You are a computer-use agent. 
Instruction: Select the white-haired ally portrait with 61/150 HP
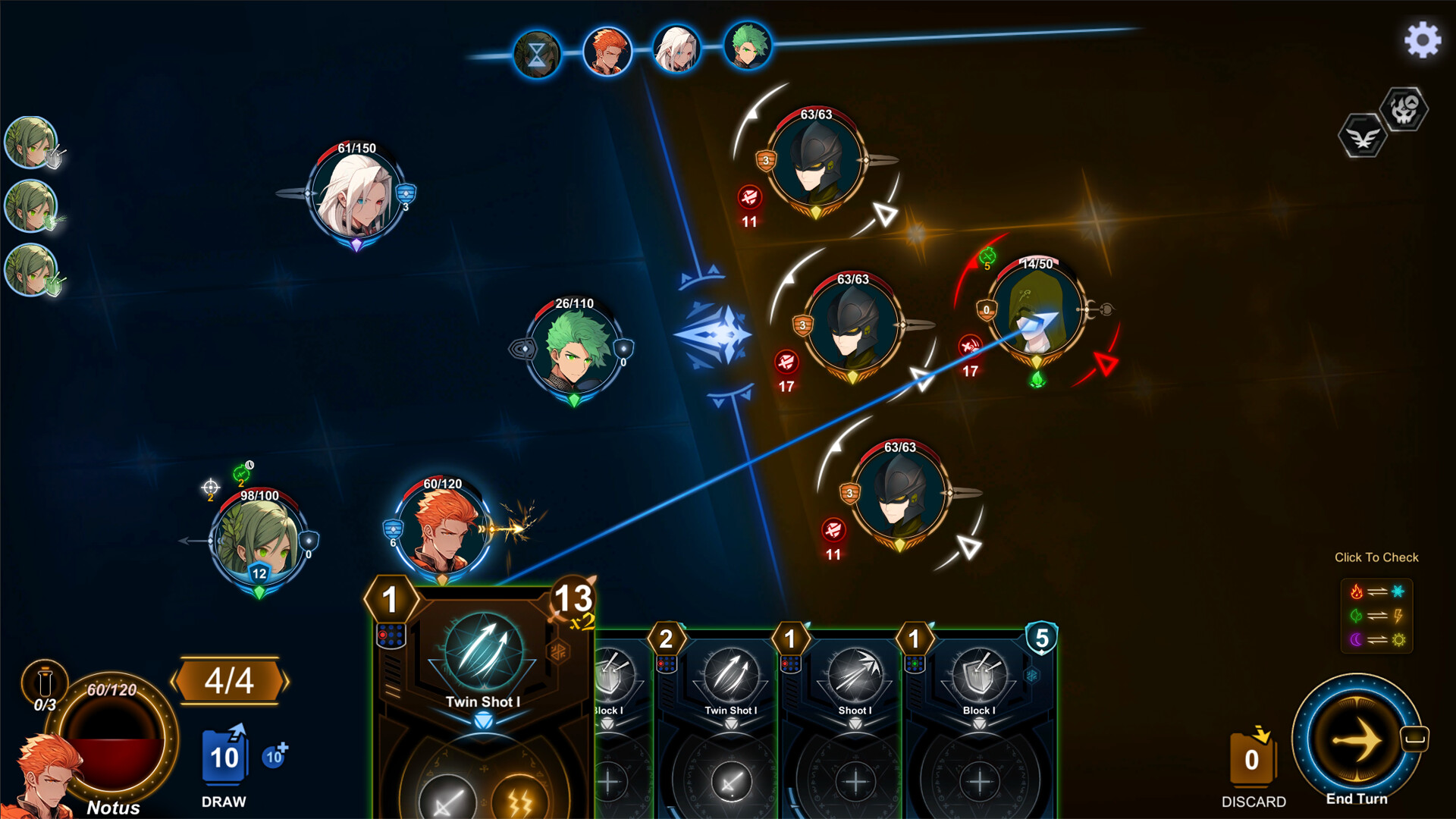click(356, 196)
